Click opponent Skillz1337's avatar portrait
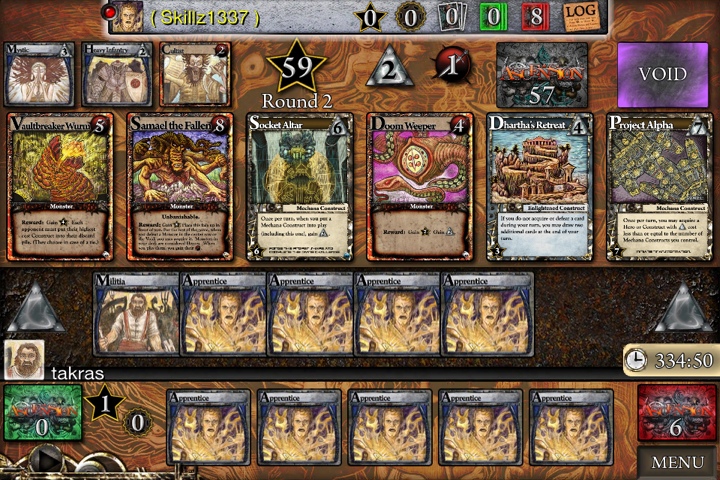720x480 pixels. (x=126, y=16)
